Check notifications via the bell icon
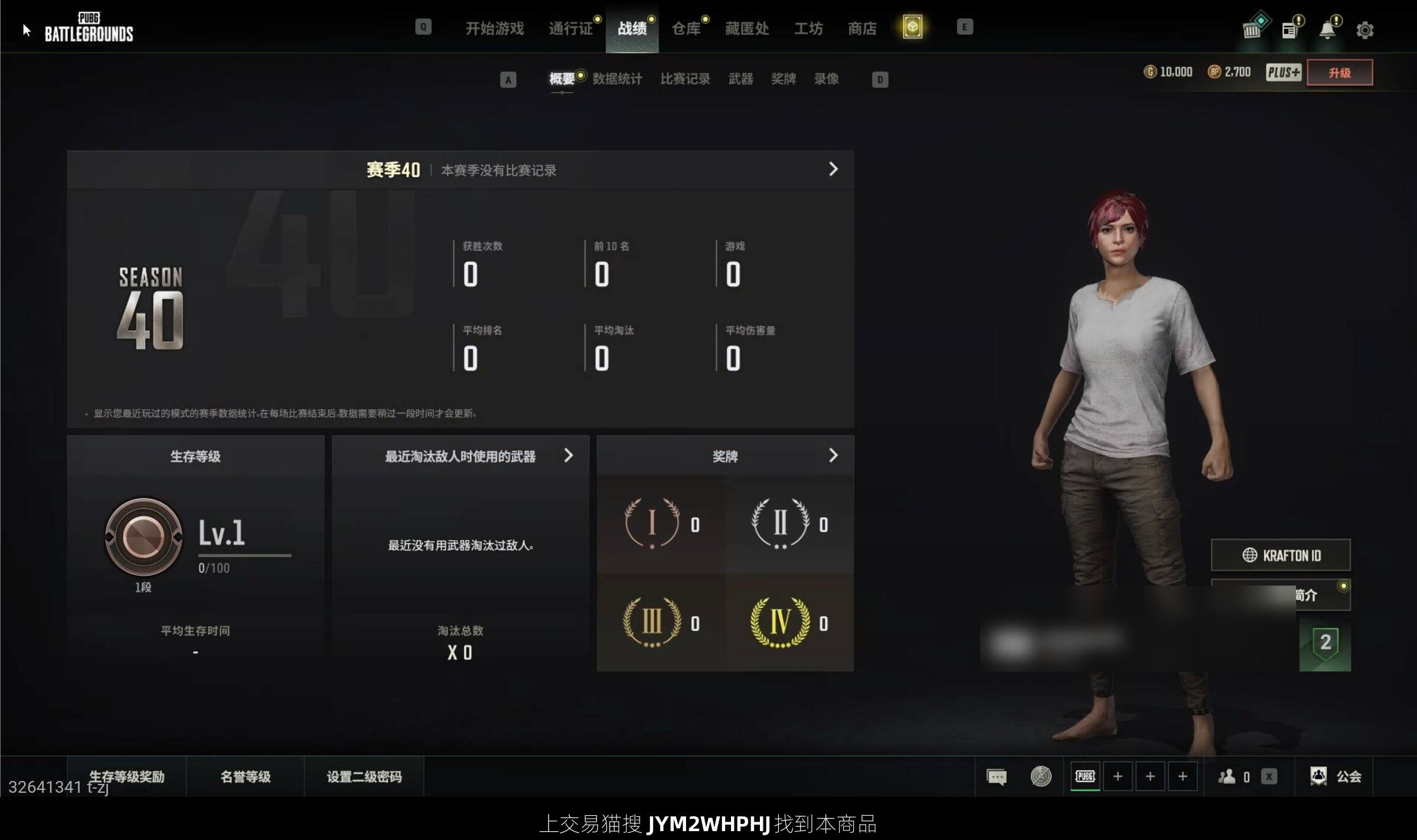 pyautogui.click(x=1327, y=30)
